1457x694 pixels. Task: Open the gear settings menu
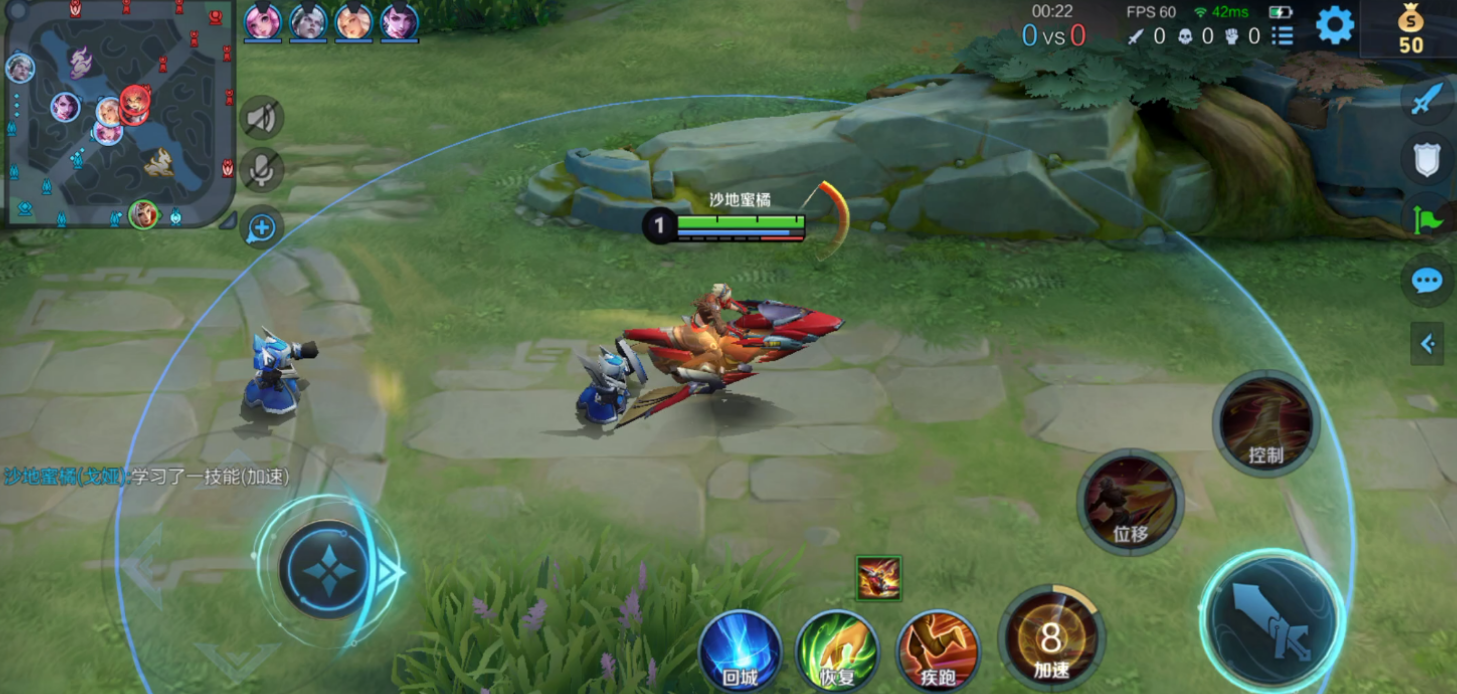coord(1334,25)
